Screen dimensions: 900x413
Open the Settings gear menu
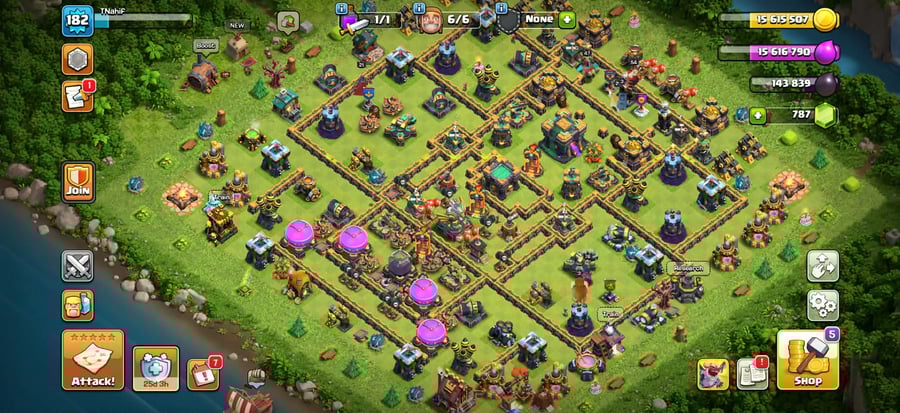coord(823,302)
